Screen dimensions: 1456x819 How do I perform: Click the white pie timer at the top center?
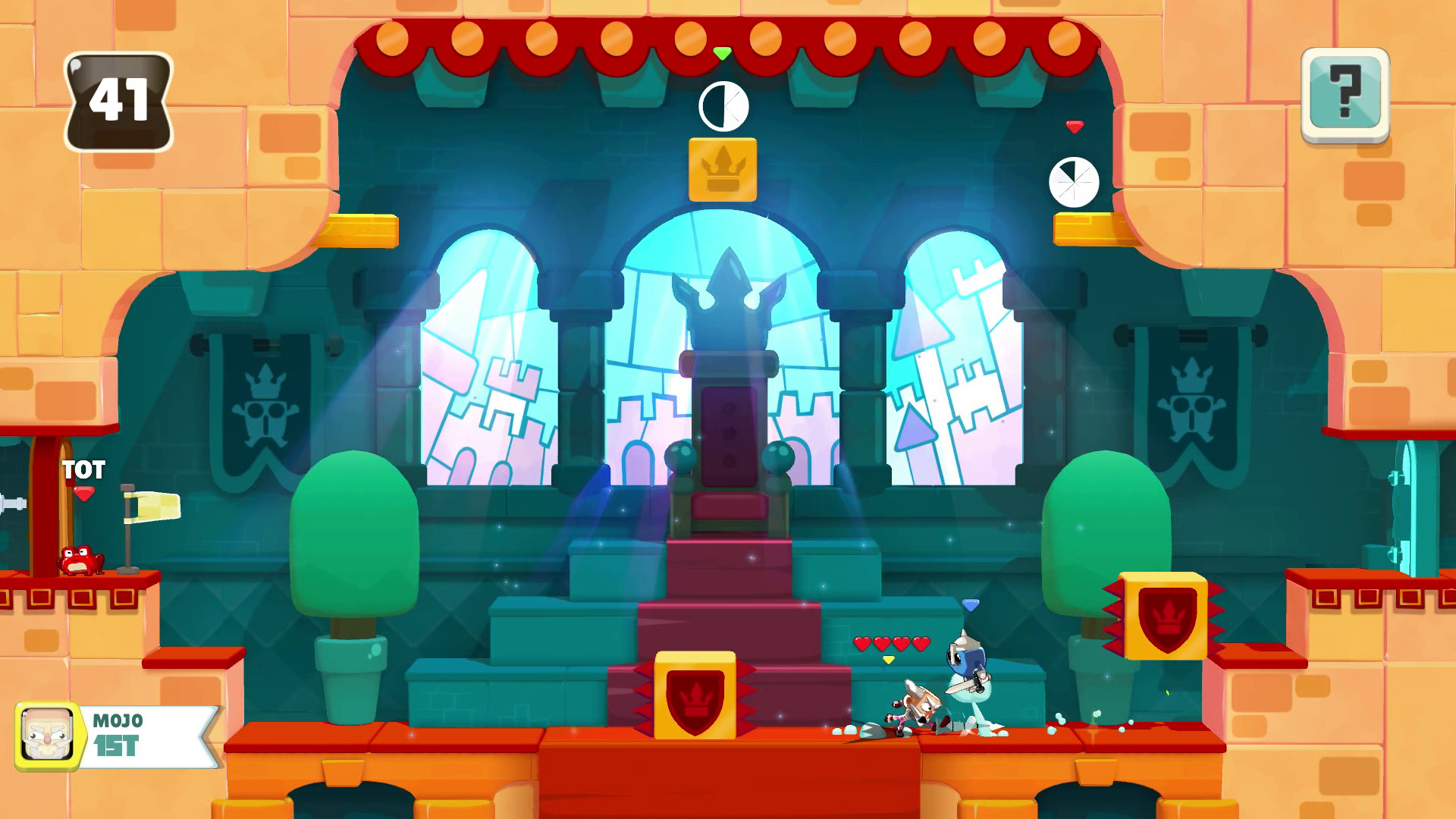(x=722, y=106)
